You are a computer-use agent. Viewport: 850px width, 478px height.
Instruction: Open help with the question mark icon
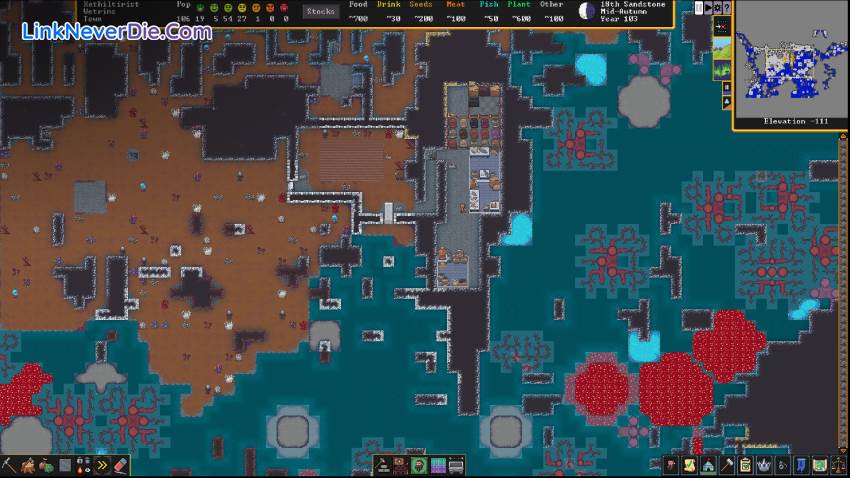coord(727,7)
